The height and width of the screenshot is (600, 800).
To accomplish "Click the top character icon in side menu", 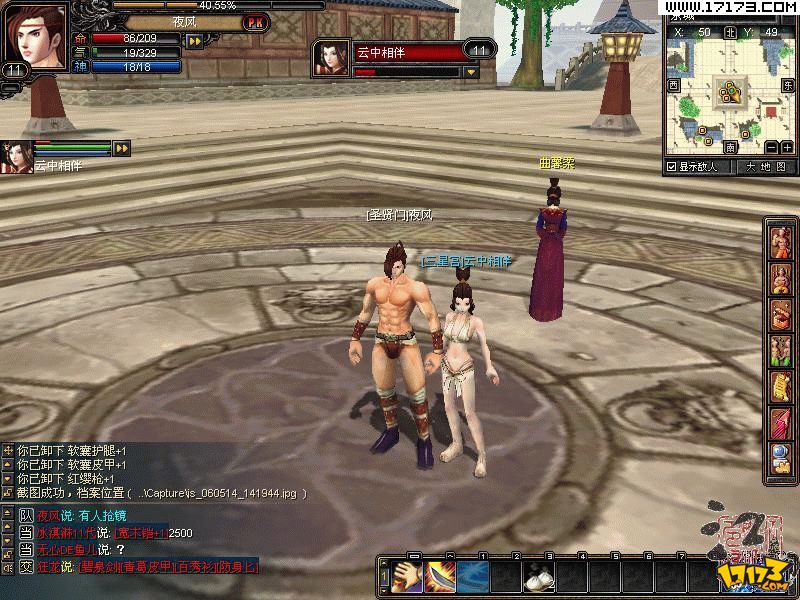I will 780,240.
